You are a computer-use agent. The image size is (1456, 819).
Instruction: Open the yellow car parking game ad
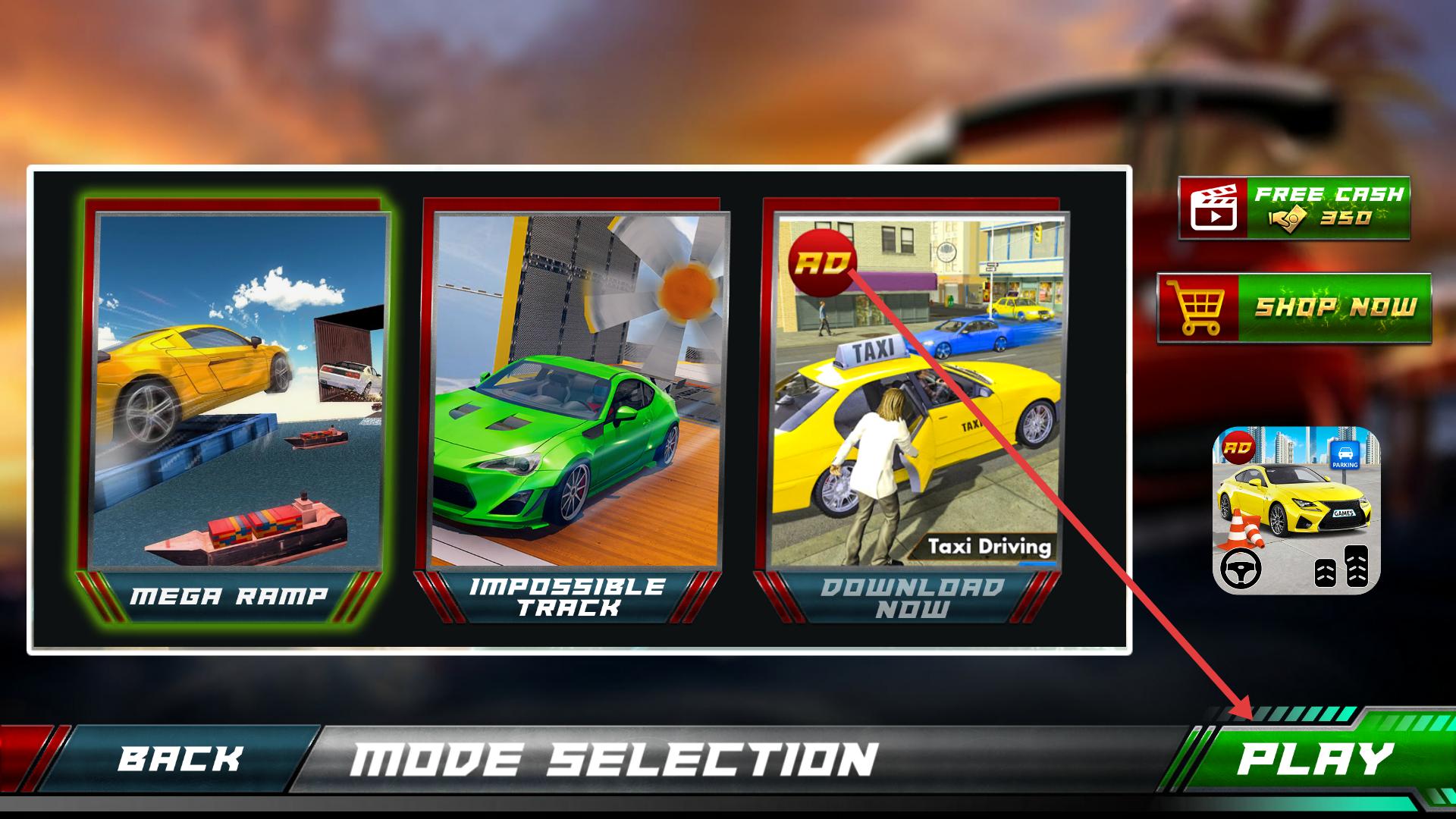pos(1297,510)
